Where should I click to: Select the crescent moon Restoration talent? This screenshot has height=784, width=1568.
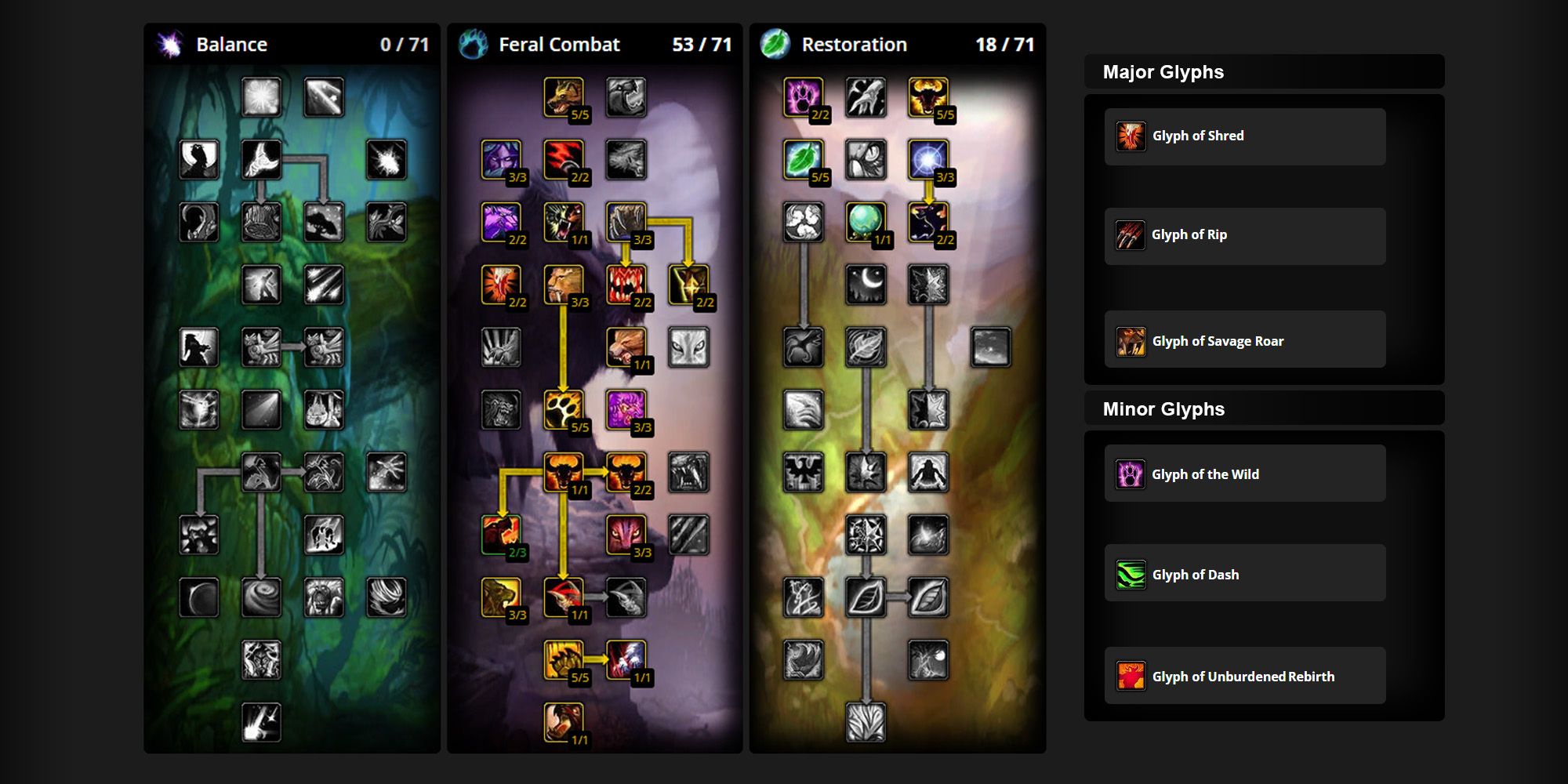pos(866,284)
